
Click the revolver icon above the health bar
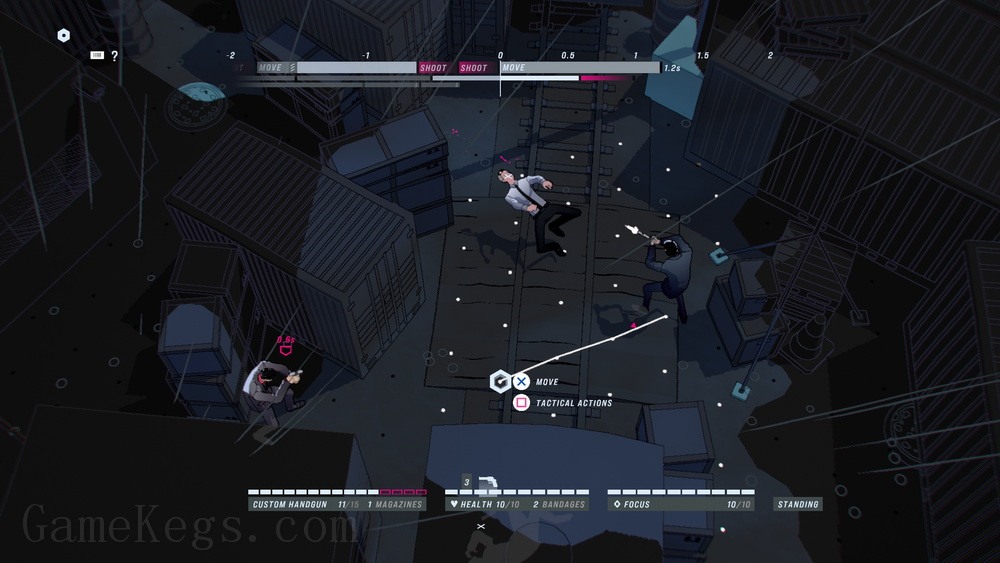tap(489, 484)
